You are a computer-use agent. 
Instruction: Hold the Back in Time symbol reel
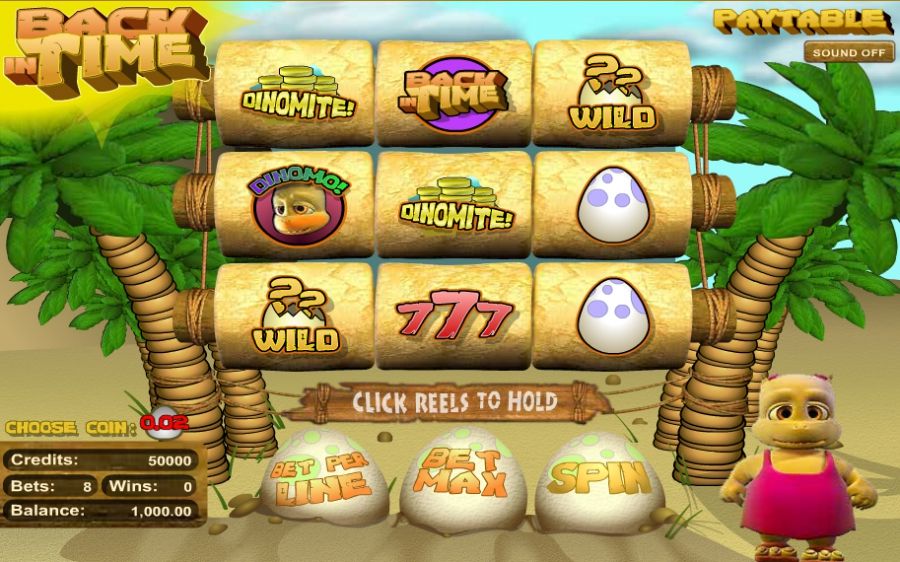click(x=454, y=93)
